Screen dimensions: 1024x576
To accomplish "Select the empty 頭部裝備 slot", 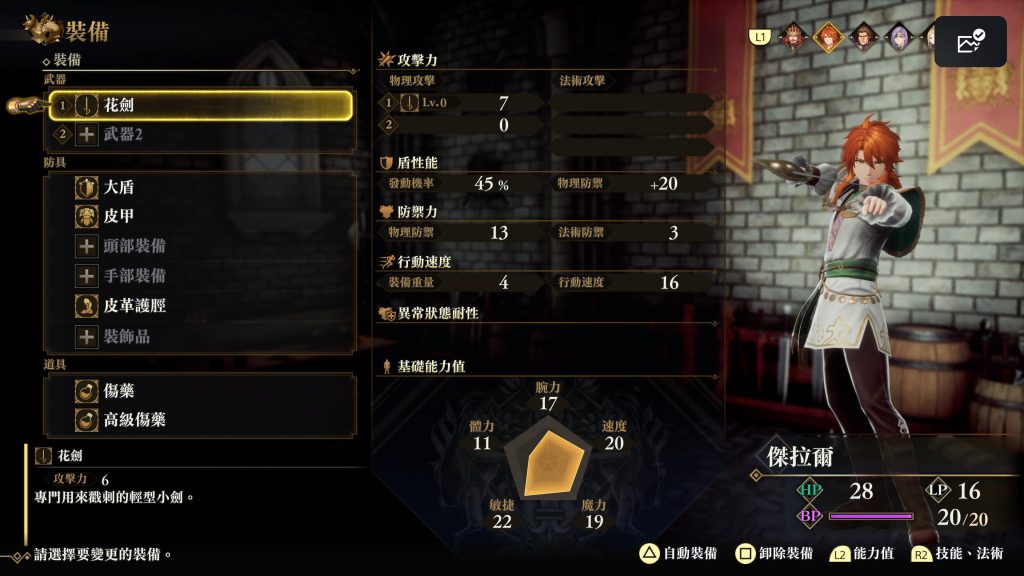I will click(x=200, y=246).
